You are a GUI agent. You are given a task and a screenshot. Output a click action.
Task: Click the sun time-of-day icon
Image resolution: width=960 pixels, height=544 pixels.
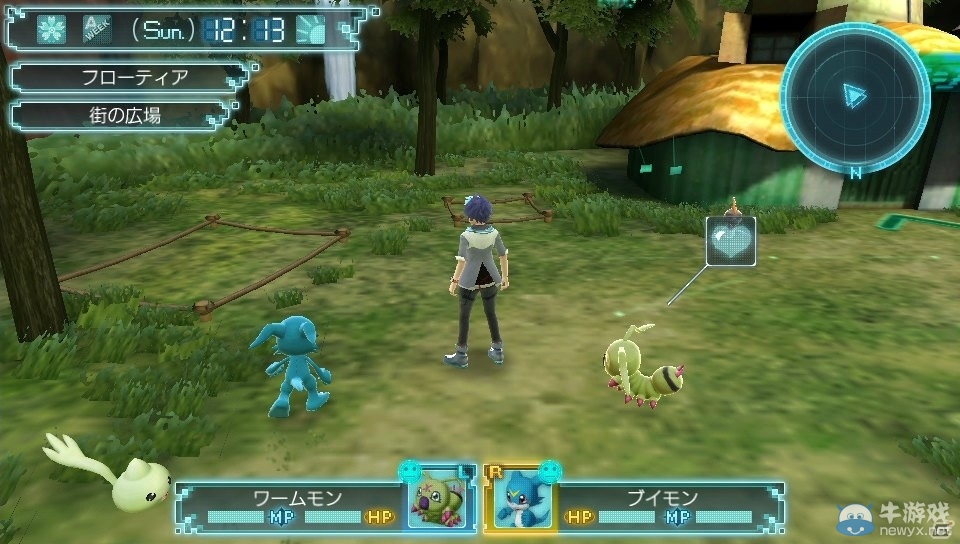[x=312, y=30]
